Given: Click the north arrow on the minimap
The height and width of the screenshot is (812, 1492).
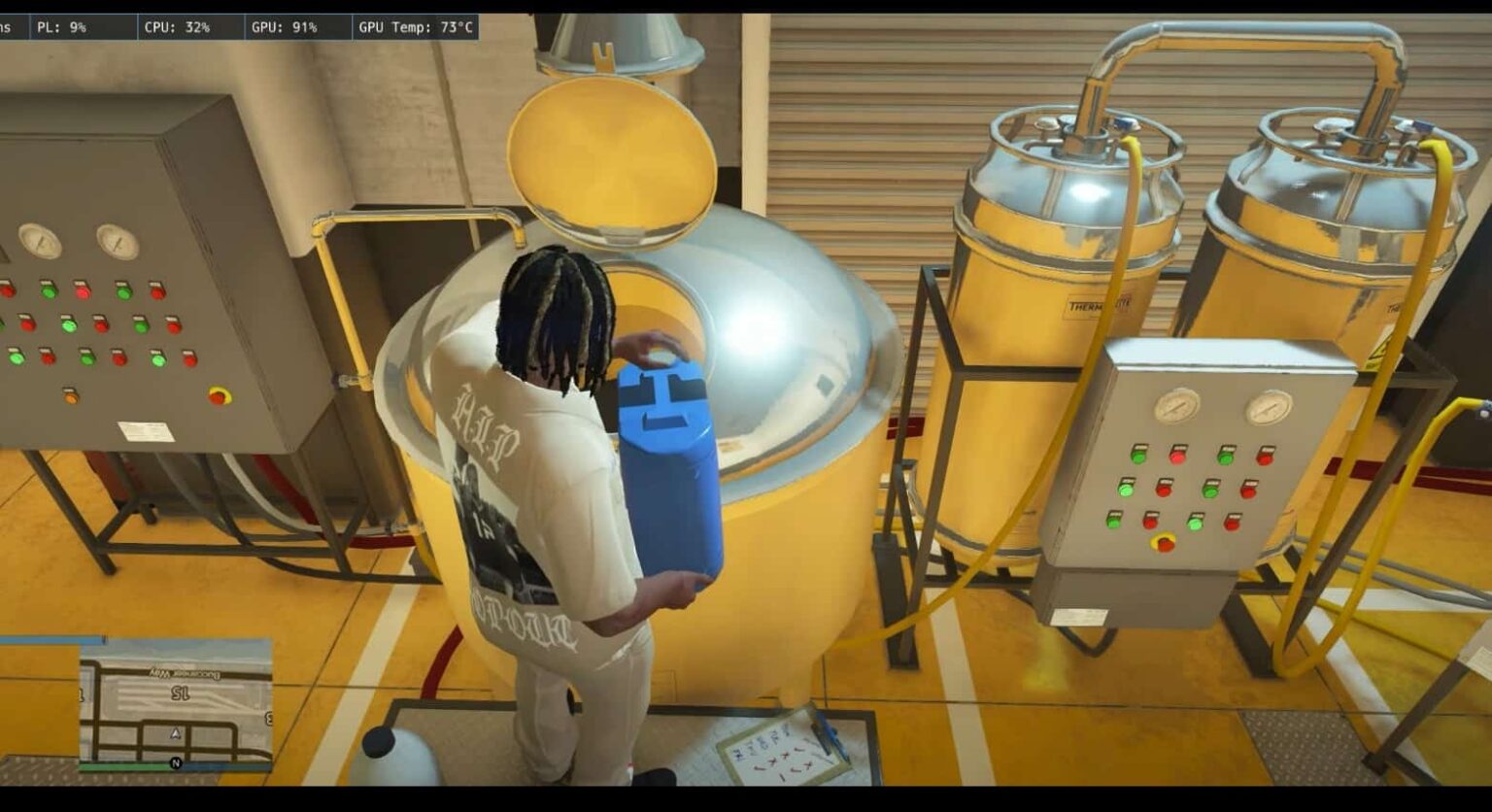Looking at the screenshot, I should point(173,763).
